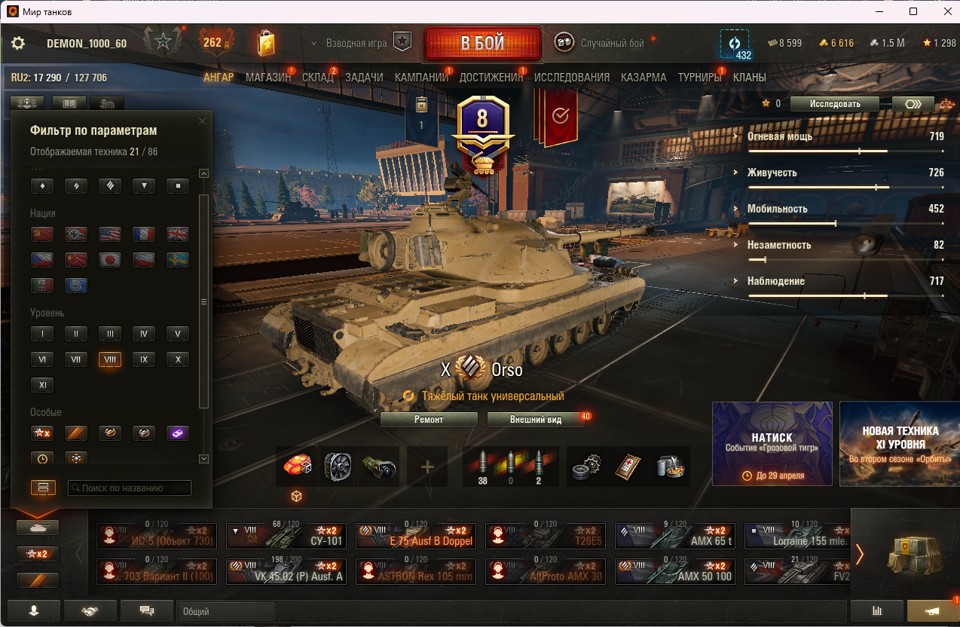Go to the ИССЛЕДОВАНИЯ research tab
The image size is (960, 627).
[x=571, y=77]
